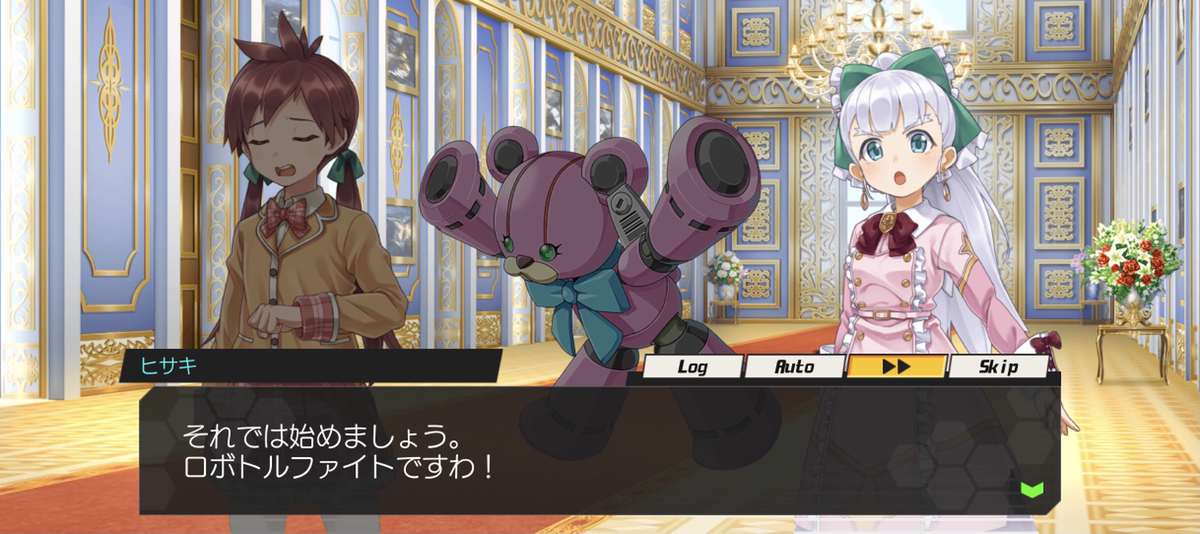Toggle the fast-forward arrows button
Image resolution: width=1200 pixels, height=534 pixels.
896,367
